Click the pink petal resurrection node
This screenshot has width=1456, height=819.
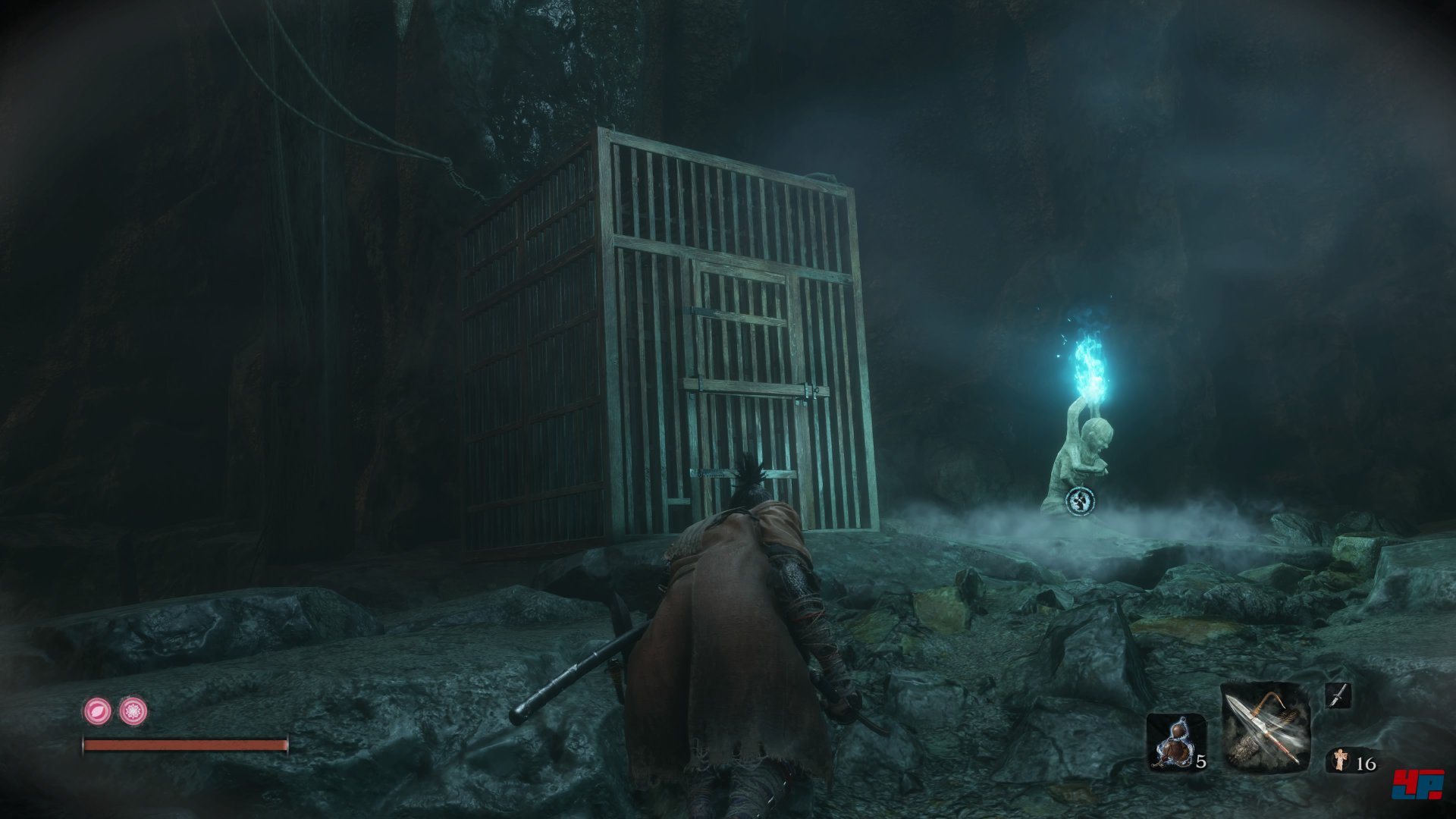tap(98, 711)
